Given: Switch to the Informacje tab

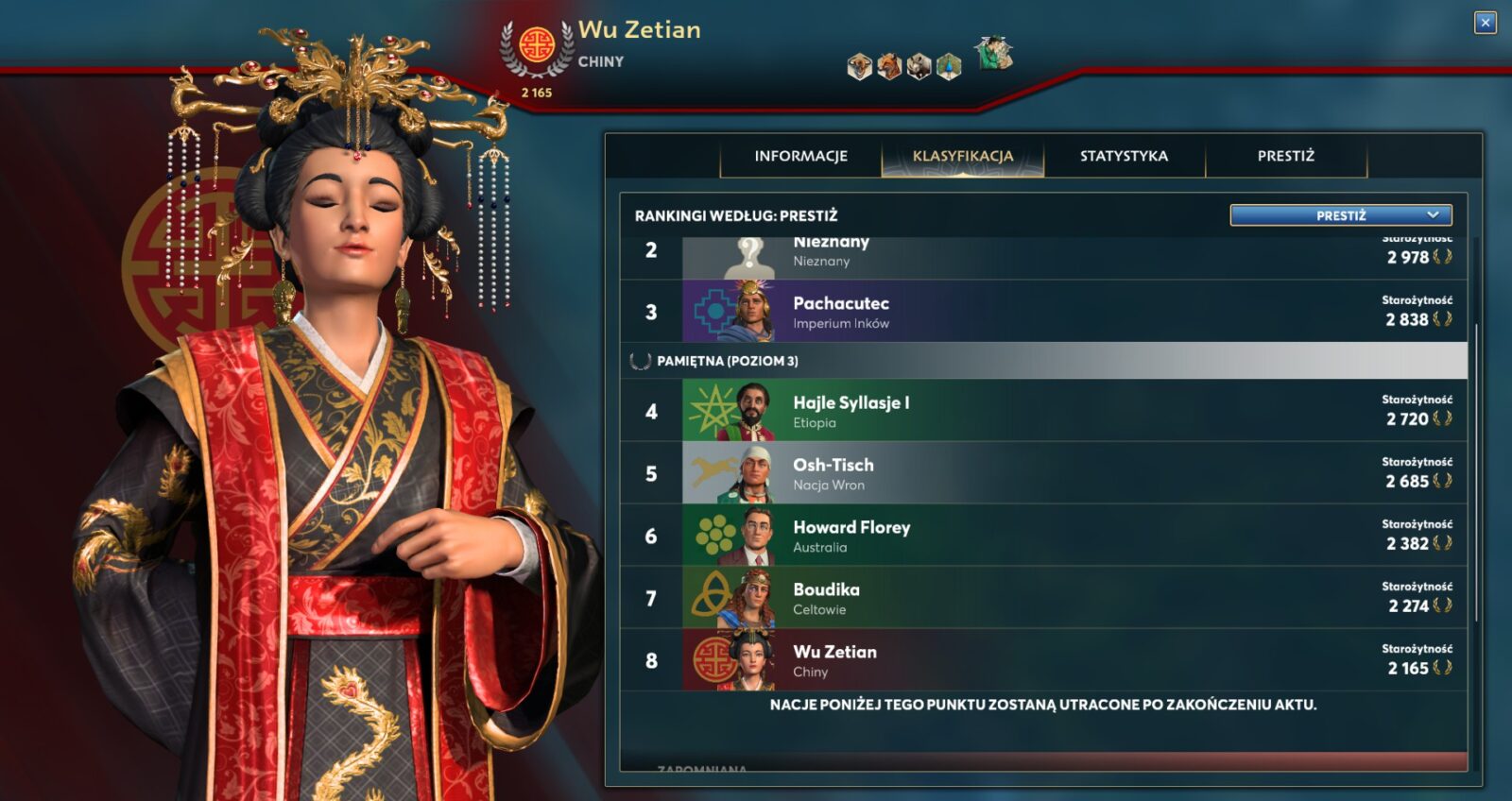Looking at the screenshot, I should [800, 156].
